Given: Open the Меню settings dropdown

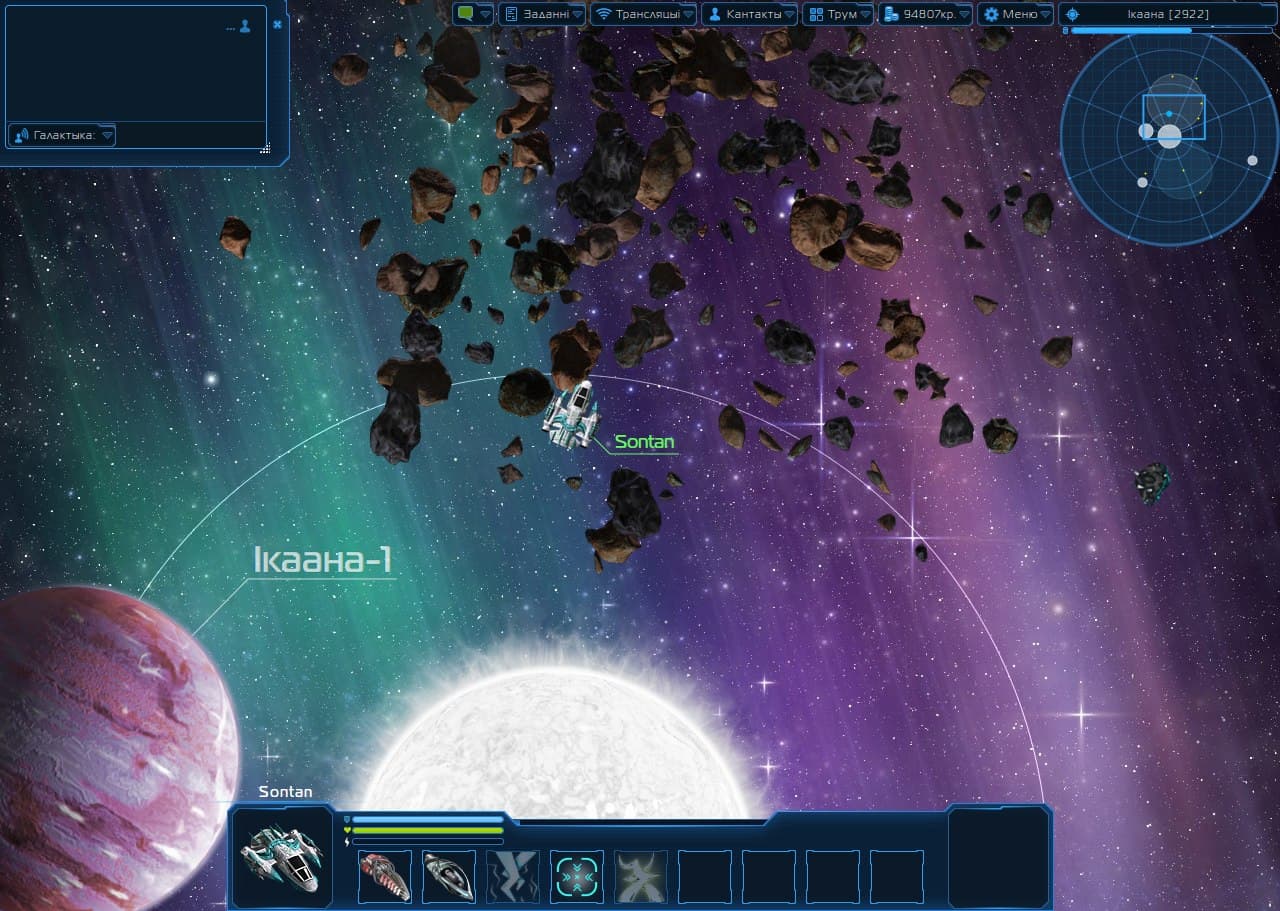Looking at the screenshot, I should tap(1015, 14).
